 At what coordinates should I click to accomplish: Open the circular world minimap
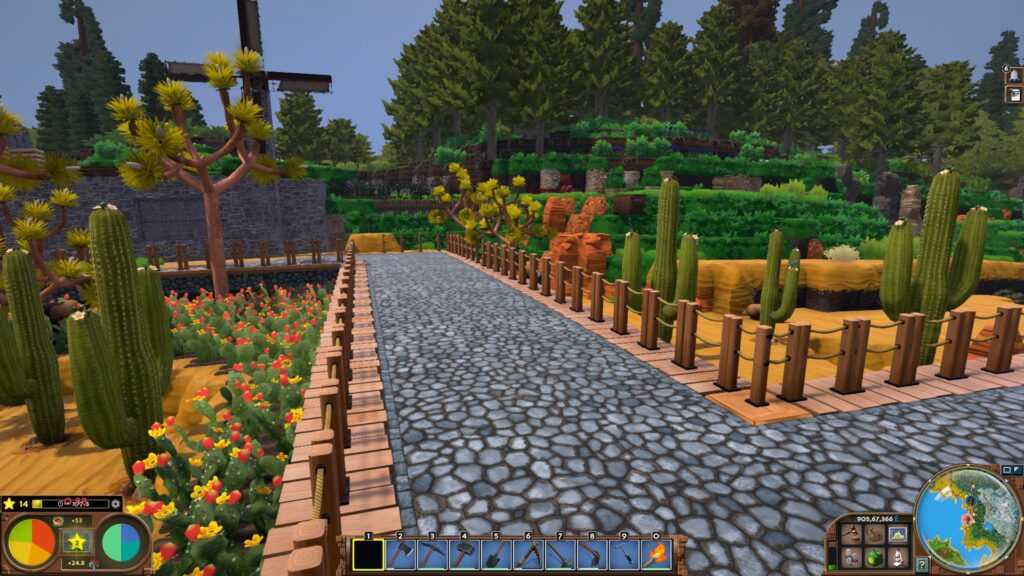click(968, 519)
